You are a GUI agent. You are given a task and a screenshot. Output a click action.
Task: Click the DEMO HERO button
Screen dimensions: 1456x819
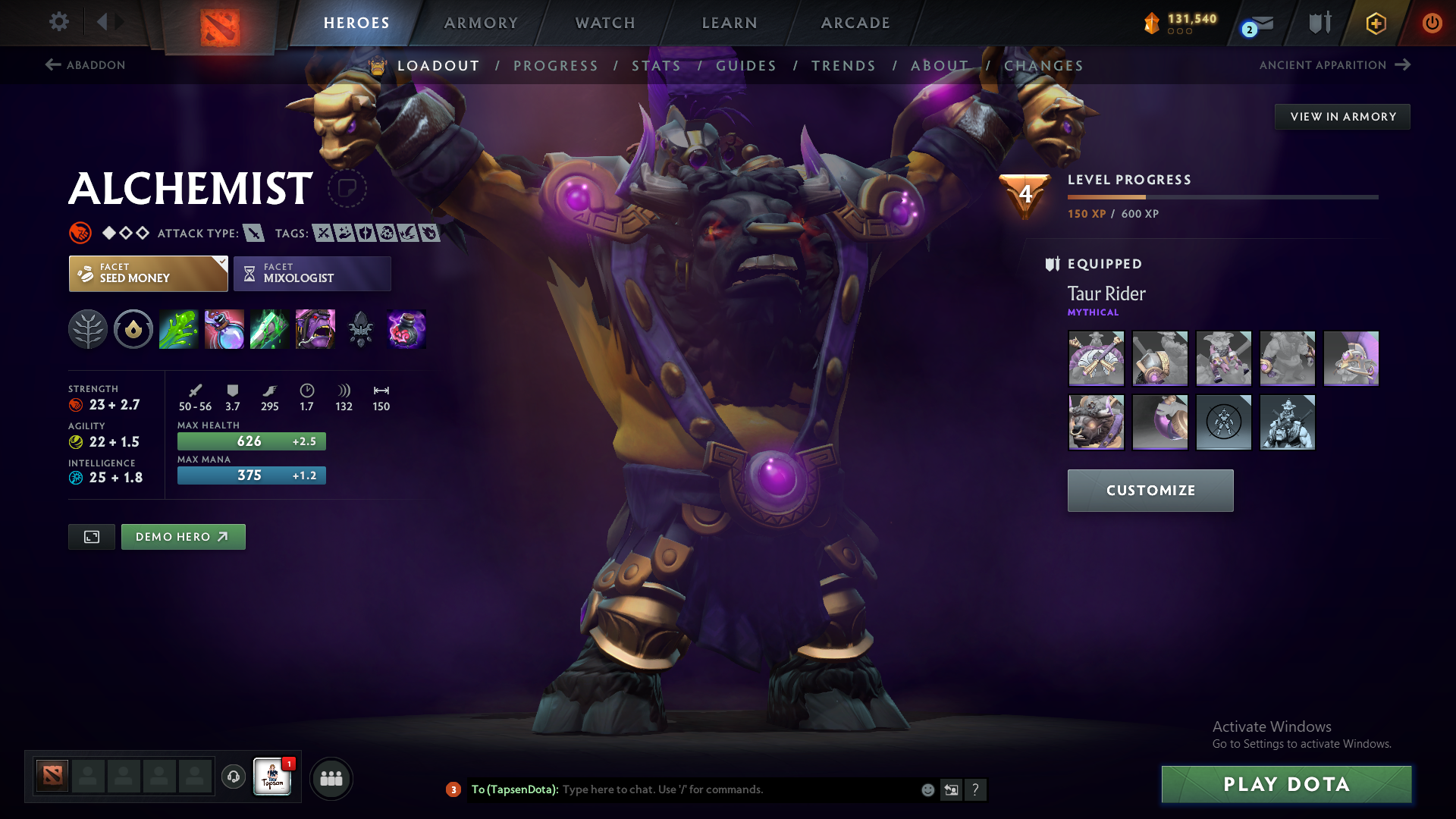(183, 536)
